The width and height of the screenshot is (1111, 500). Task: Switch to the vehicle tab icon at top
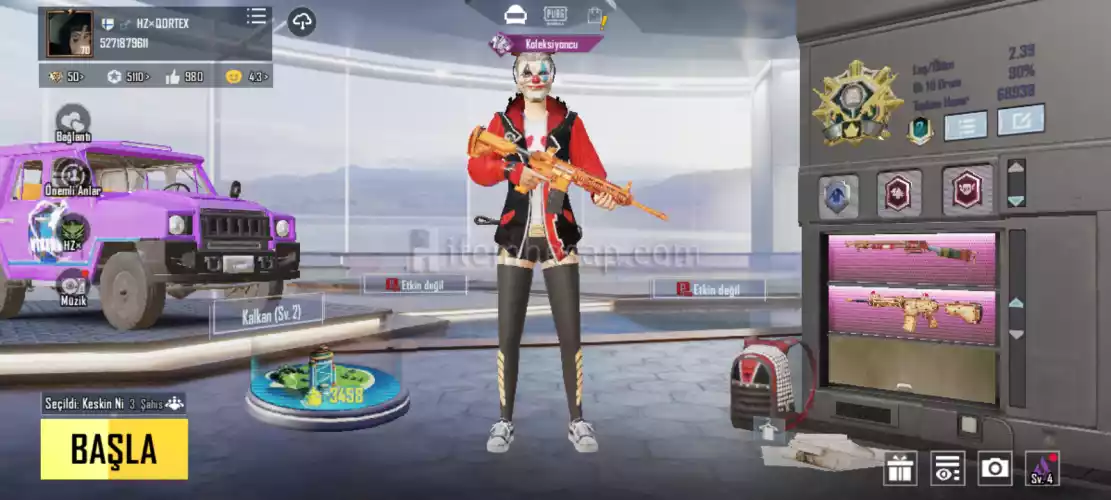coord(516,15)
